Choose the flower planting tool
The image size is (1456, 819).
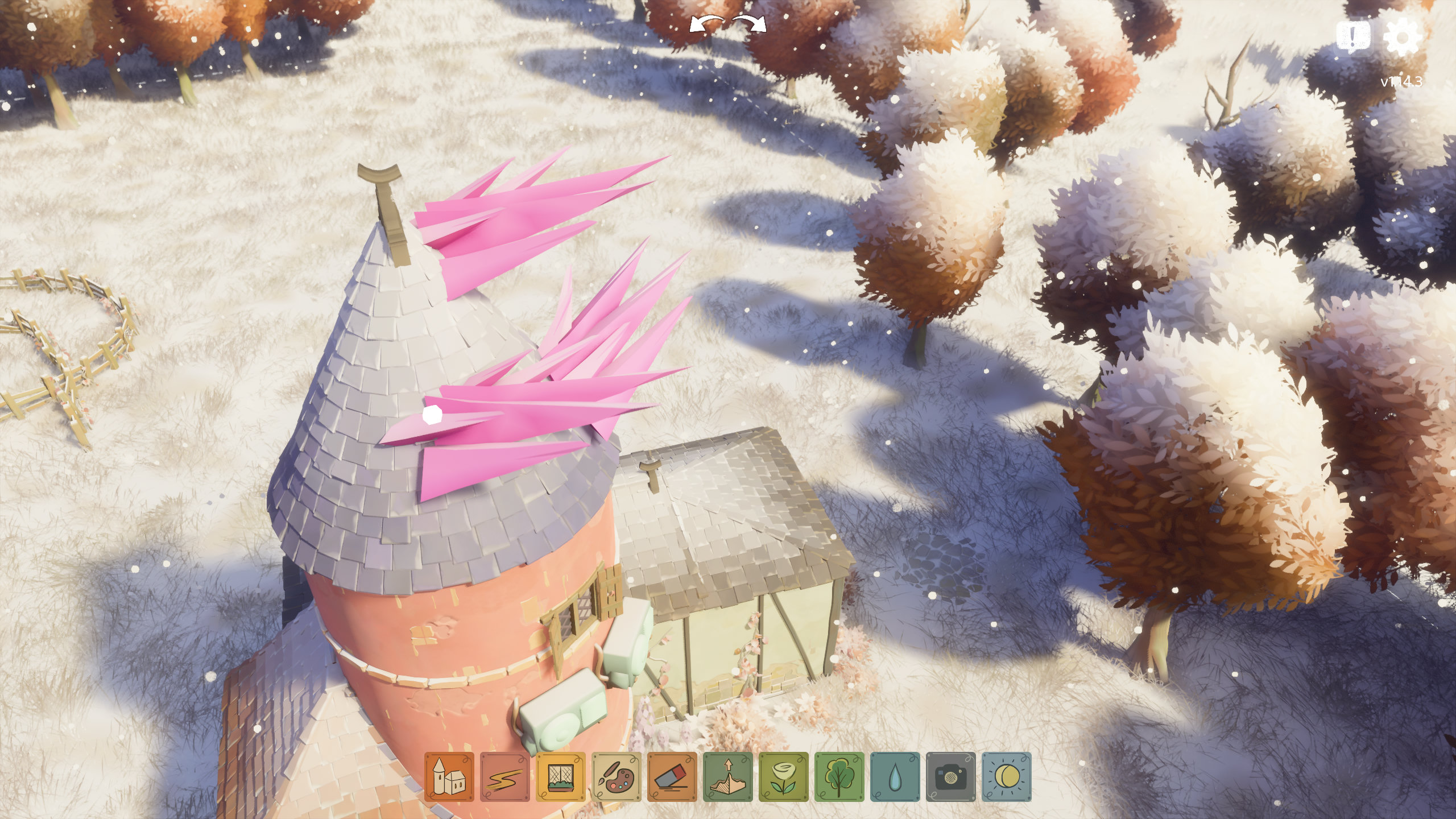[x=783, y=777]
